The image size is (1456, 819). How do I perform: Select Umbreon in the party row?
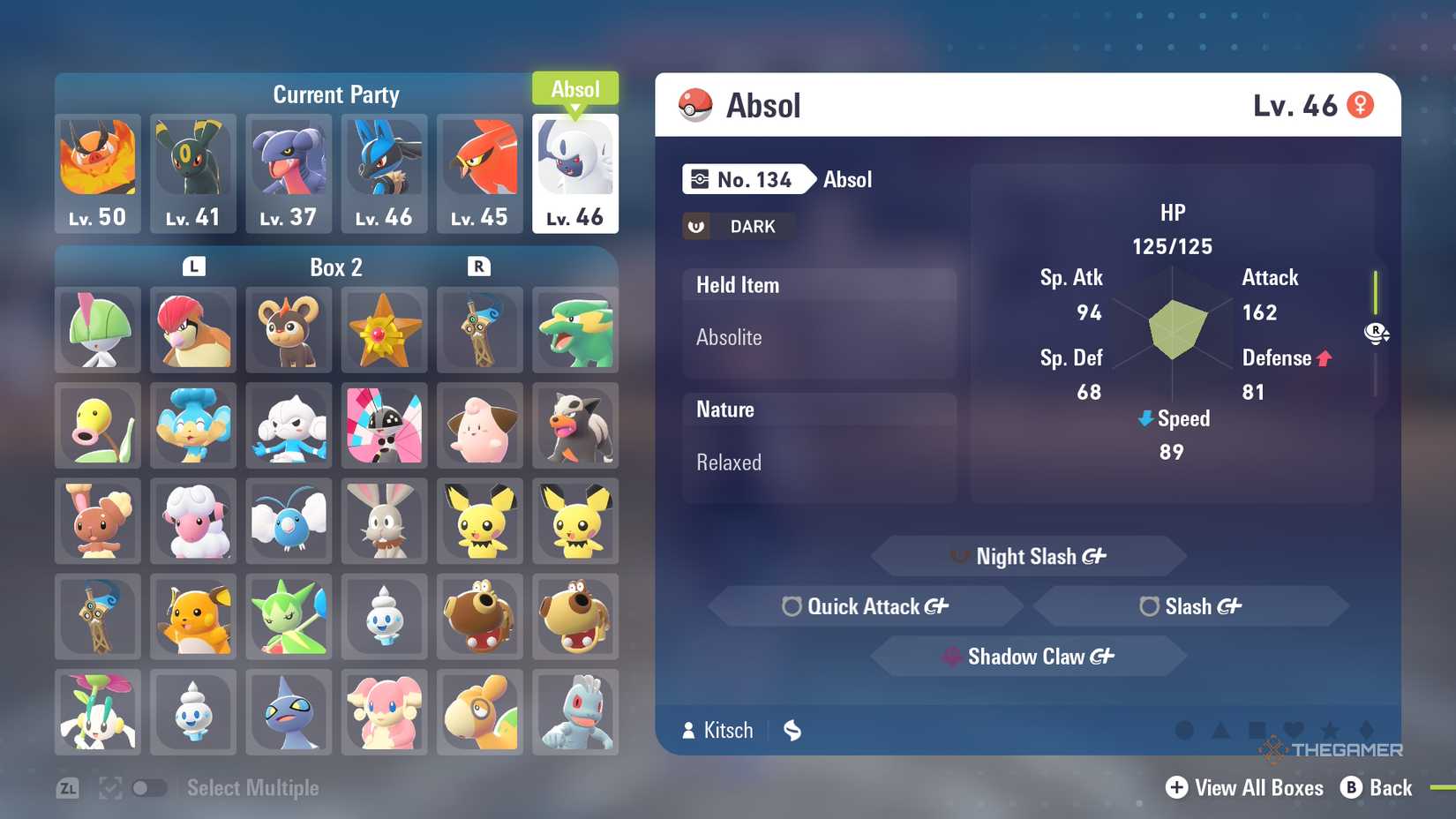click(x=193, y=173)
